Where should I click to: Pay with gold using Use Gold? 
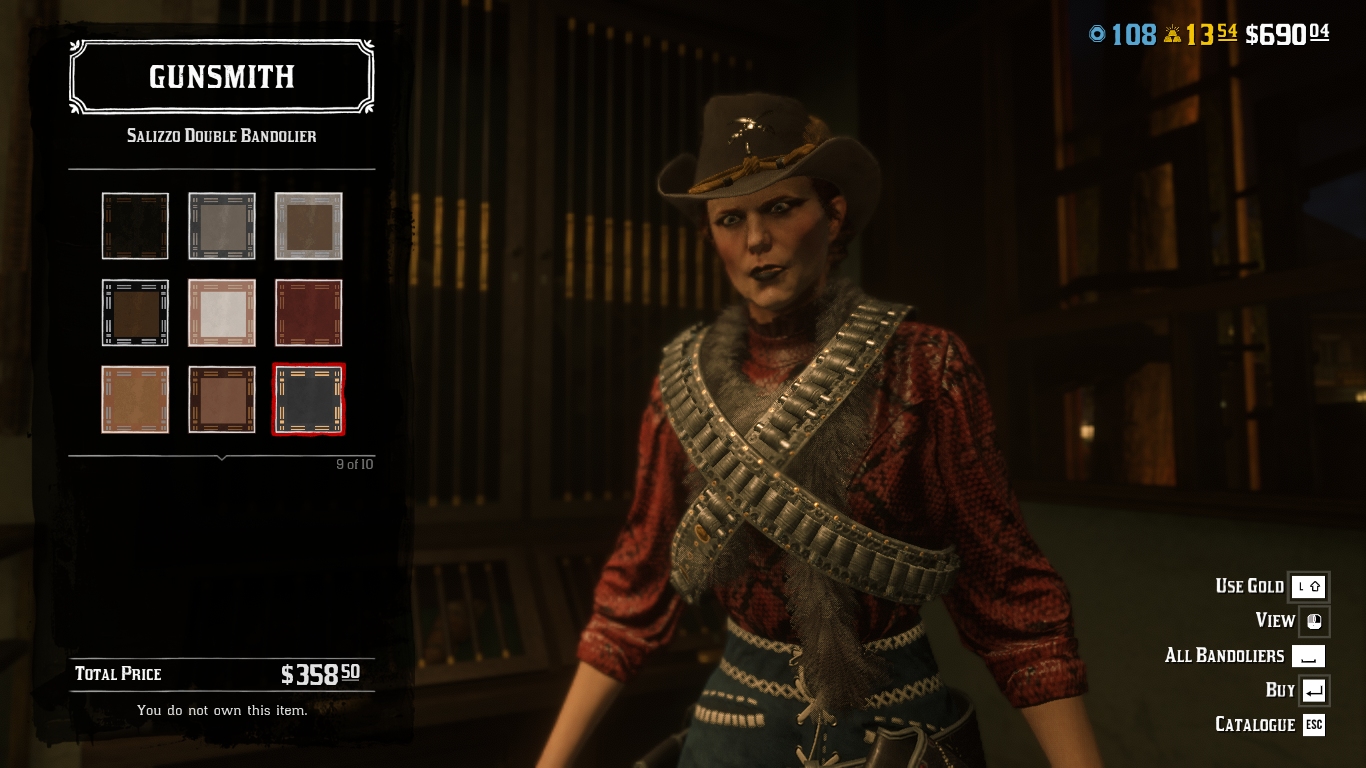point(1249,587)
